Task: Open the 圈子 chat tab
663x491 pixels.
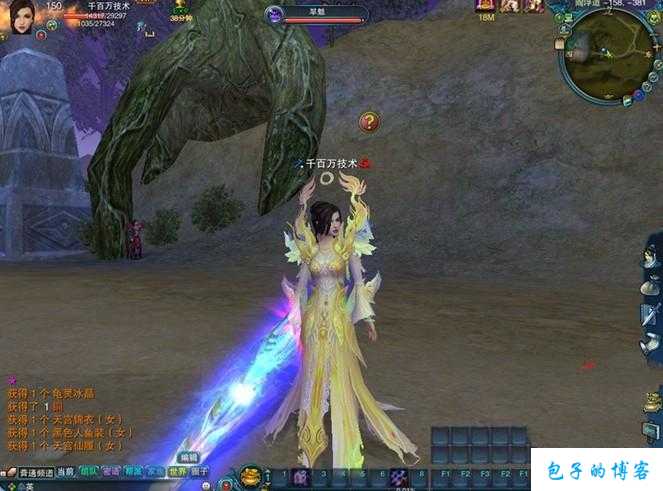Action: (x=200, y=472)
